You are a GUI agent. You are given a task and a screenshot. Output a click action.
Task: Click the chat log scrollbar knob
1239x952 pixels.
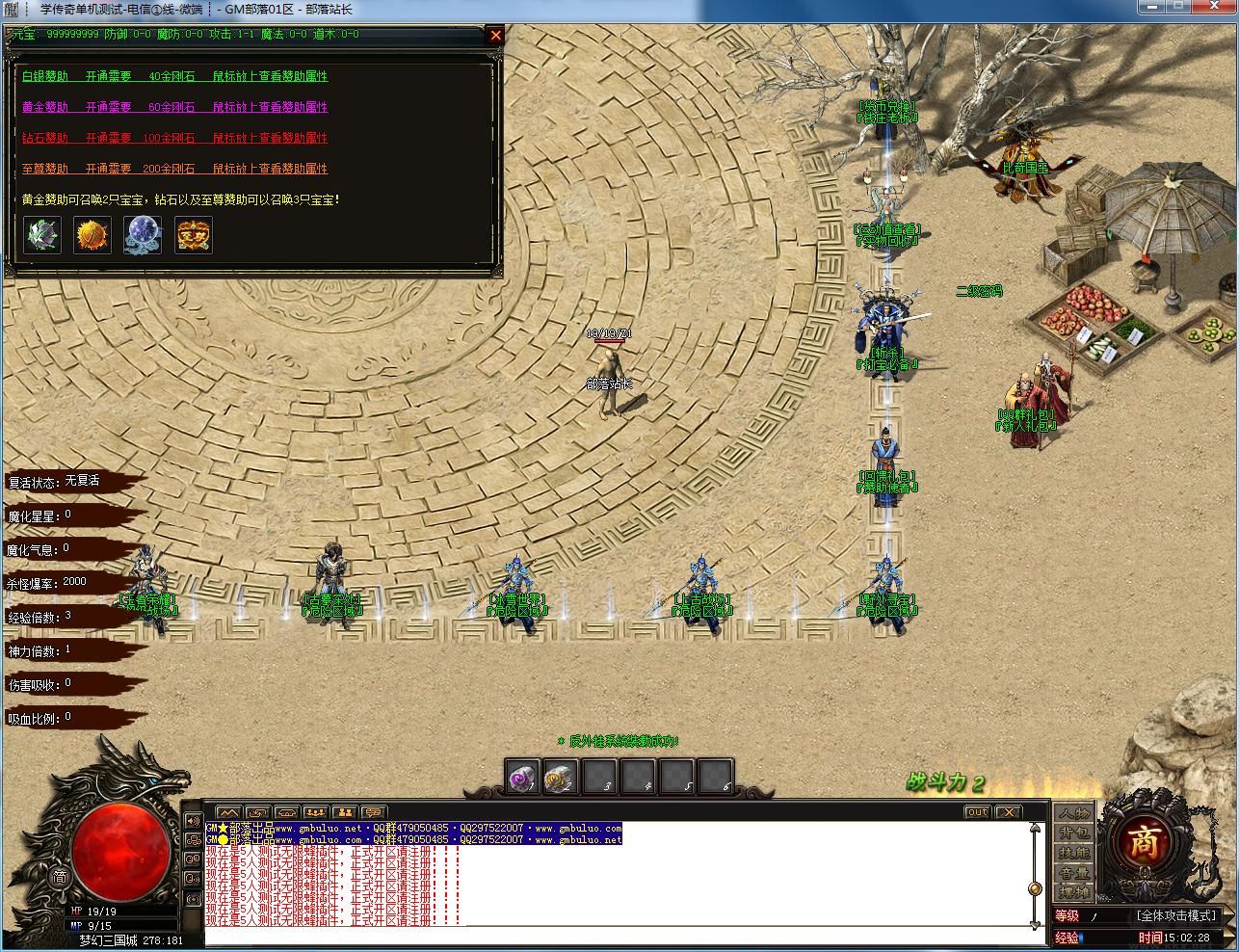click(x=1035, y=888)
